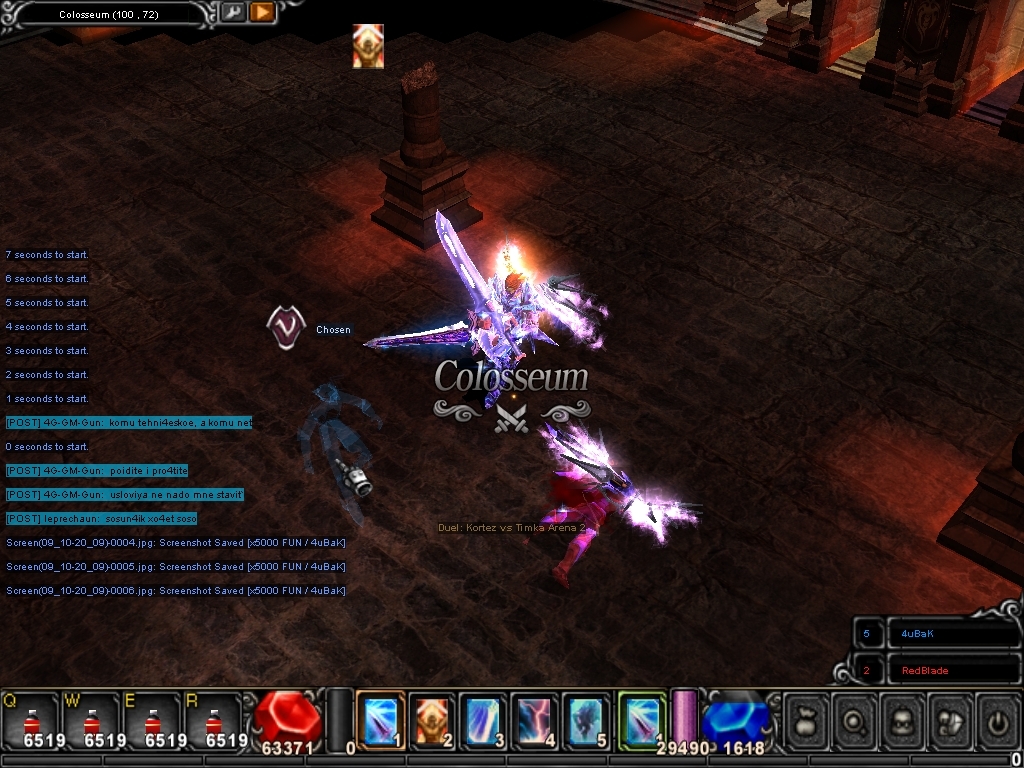Viewport: 1024px width, 768px height.
Task: Open the character helmet menu button
Action: pos(903,720)
